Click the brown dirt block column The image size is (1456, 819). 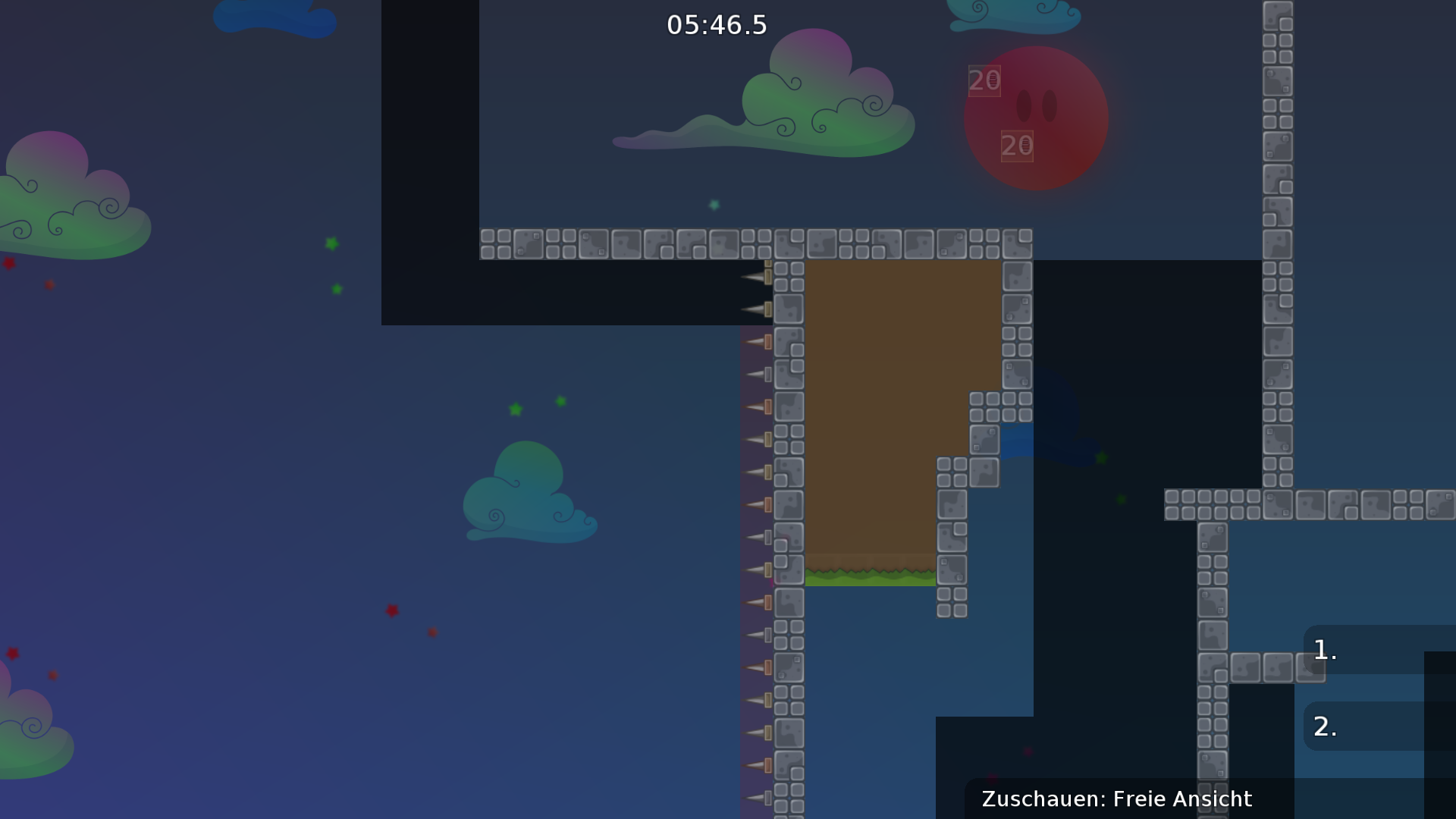coord(872,417)
